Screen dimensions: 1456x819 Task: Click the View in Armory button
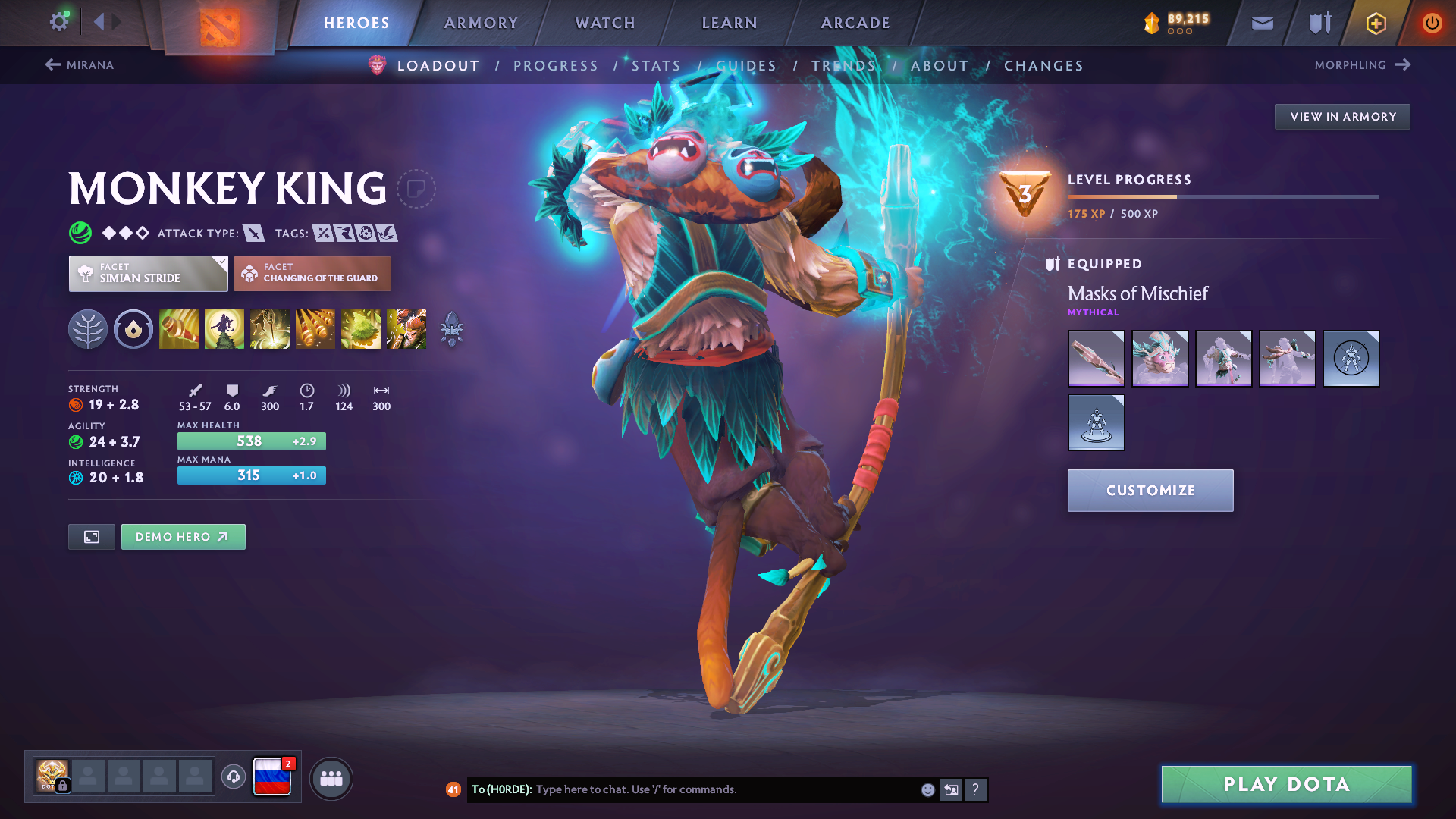(x=1342, y=117)
